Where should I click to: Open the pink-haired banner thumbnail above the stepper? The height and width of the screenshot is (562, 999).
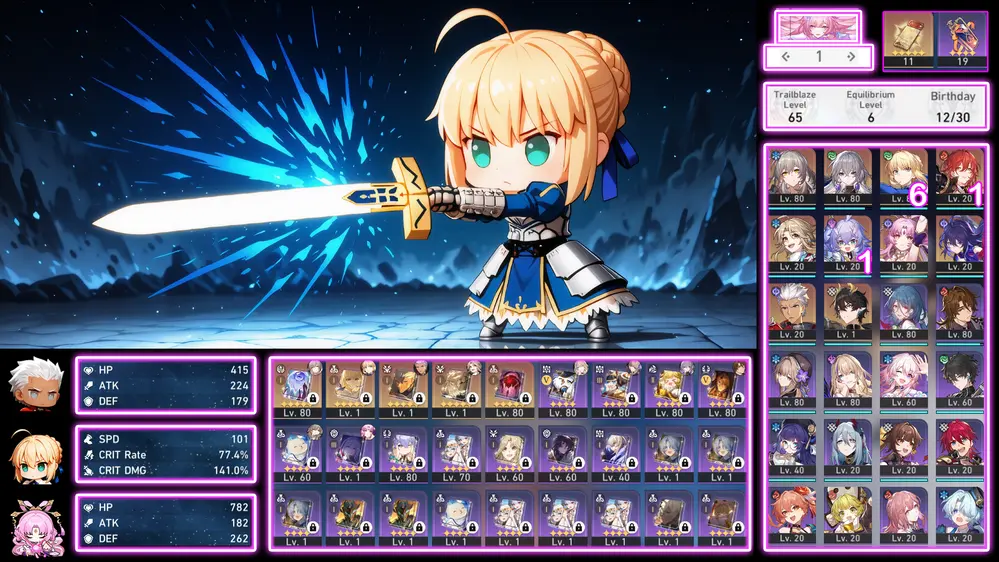818,26
